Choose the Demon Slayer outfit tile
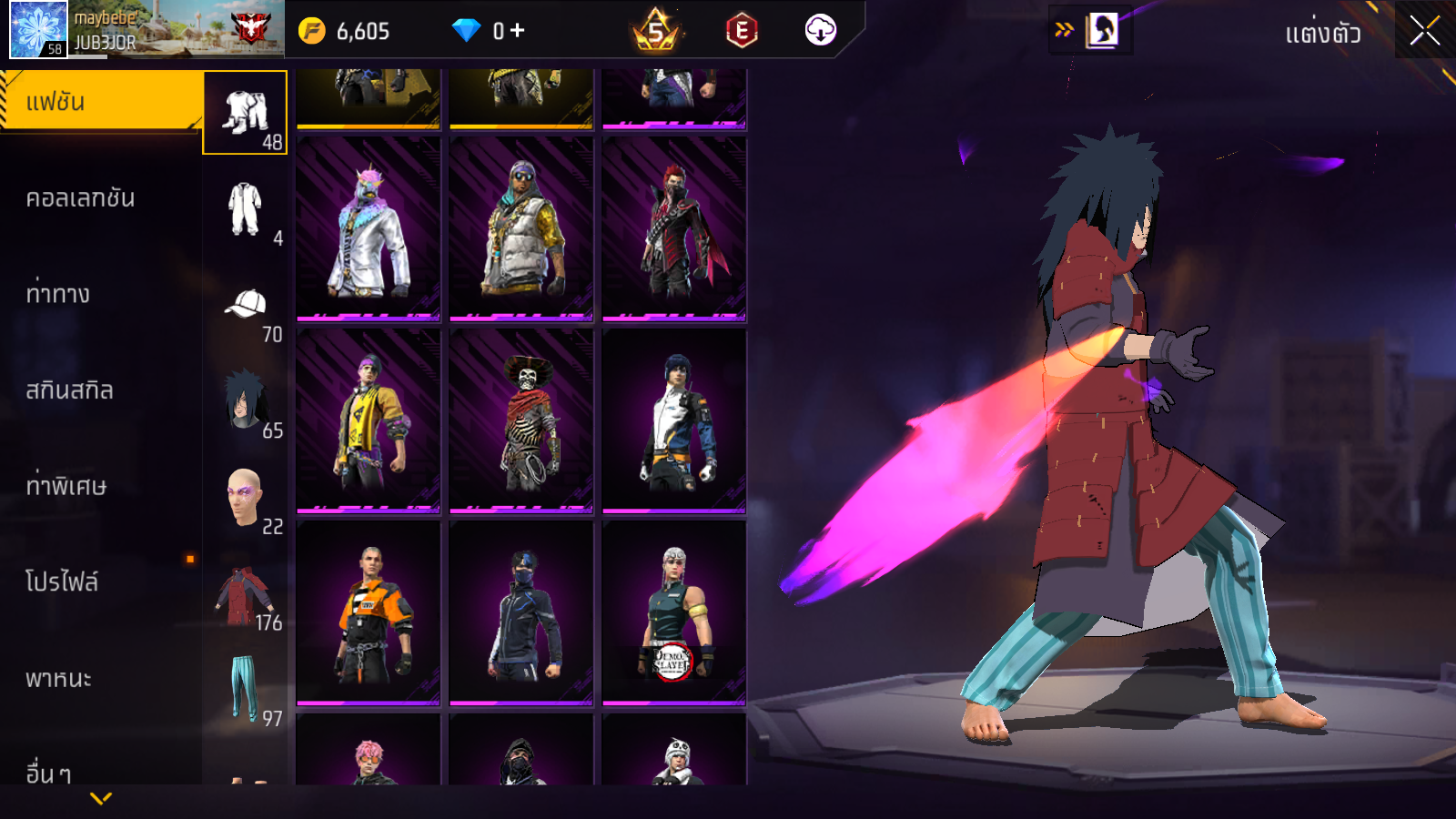Screen dimensions: 1456x819 [674, 612]
